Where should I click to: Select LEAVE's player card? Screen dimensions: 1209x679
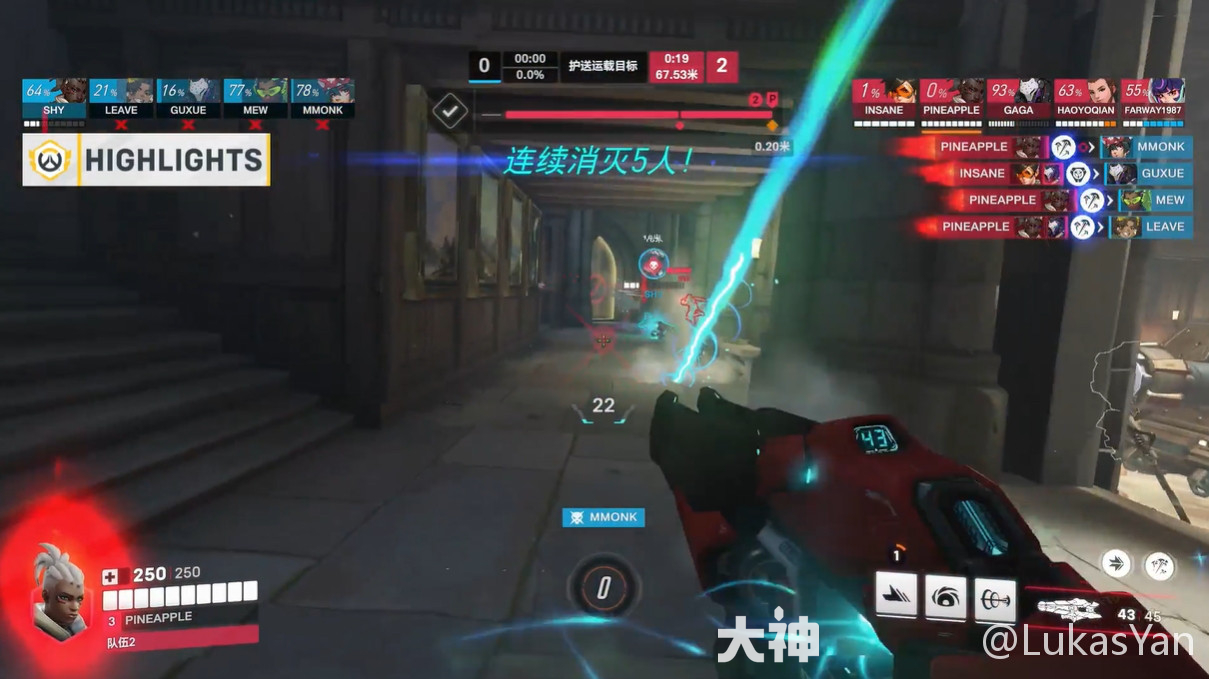pyautogui.click(x=121, y=98)
